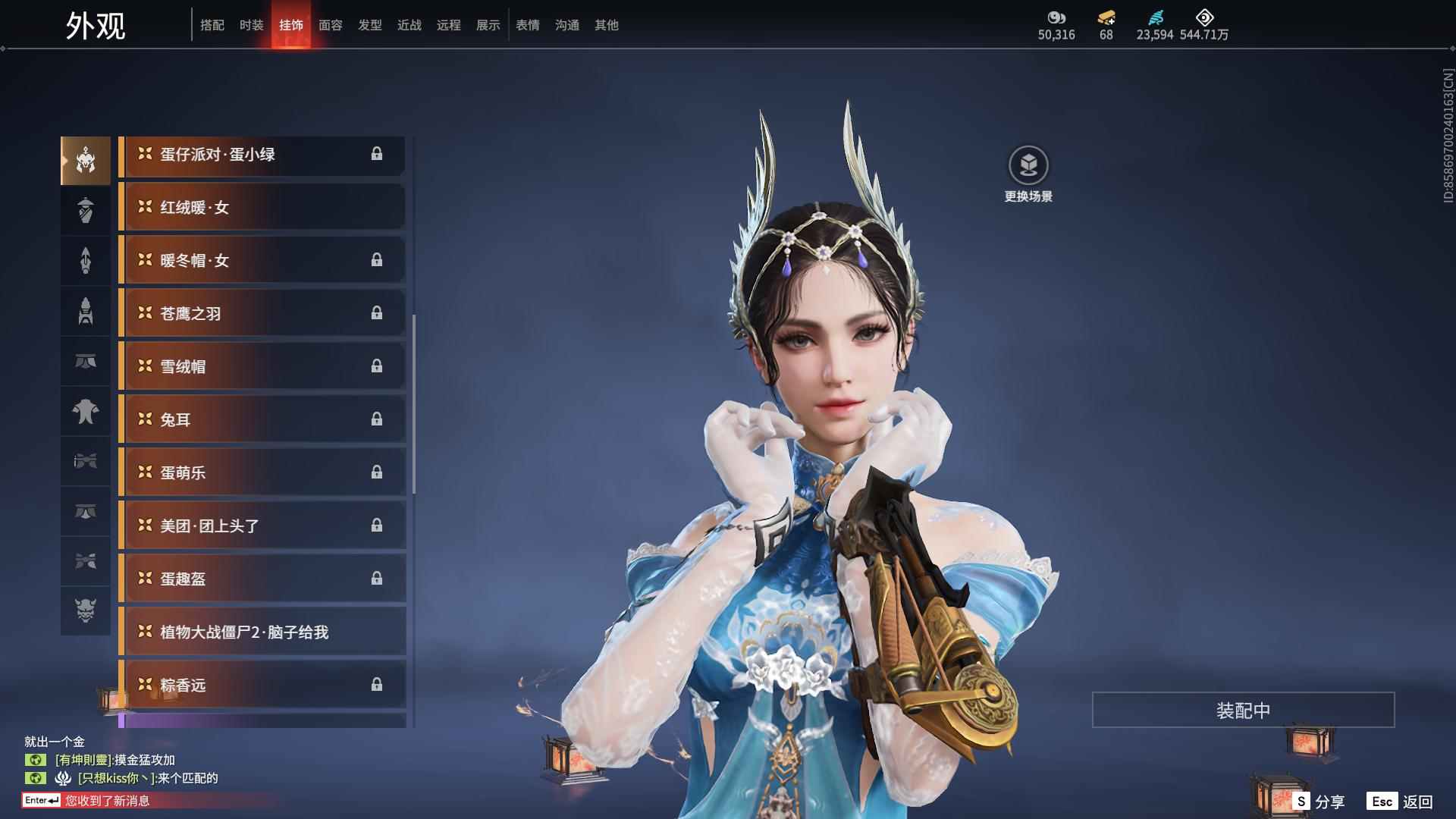Choose the 蛋仔派对·蛋小绿 entry
The width and height of the screenshot is (1456, 819).
tap(262, 154)
